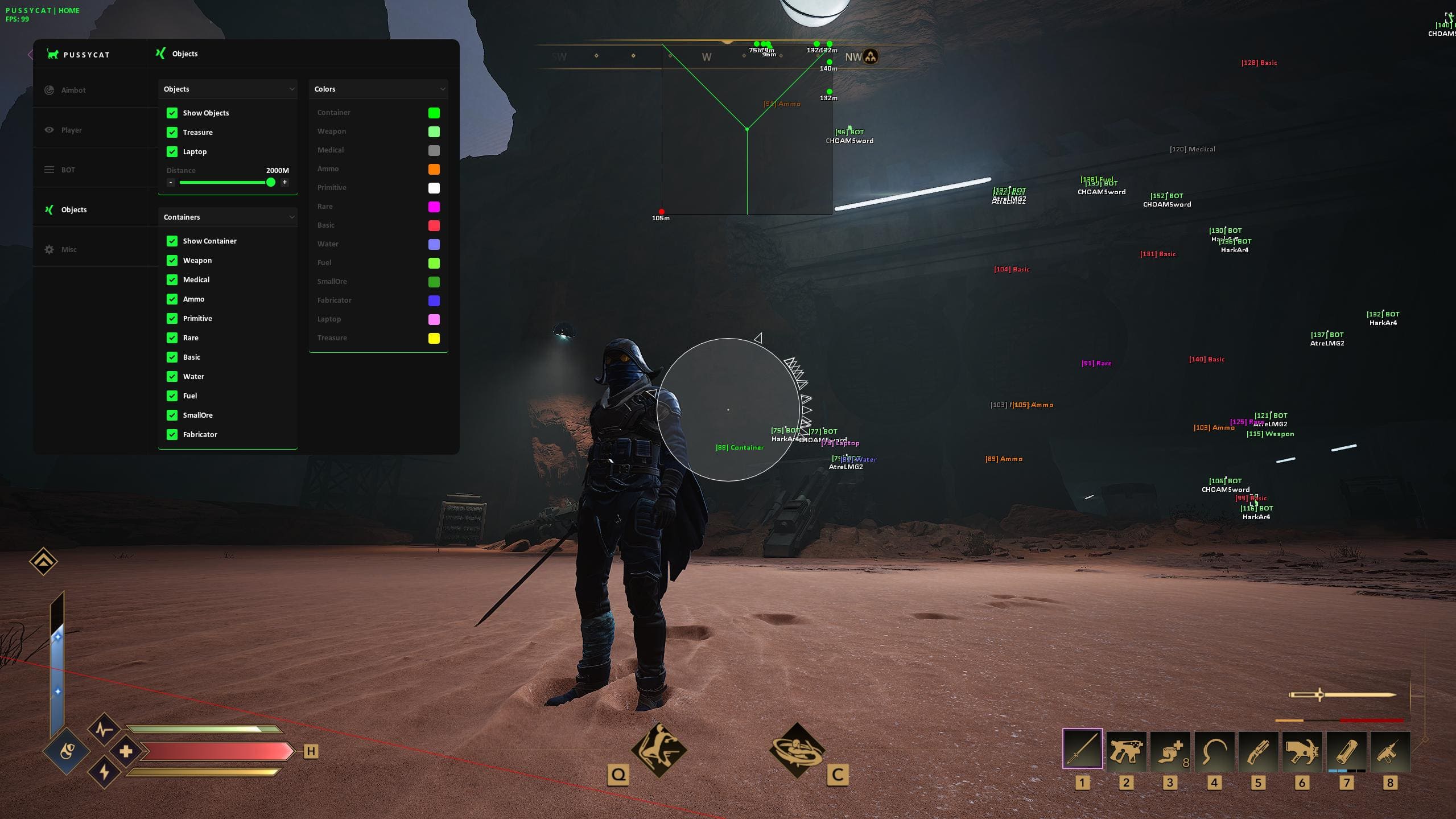
Task: Collapse the Colors section in the overlay
Action: tap(442, 89)
